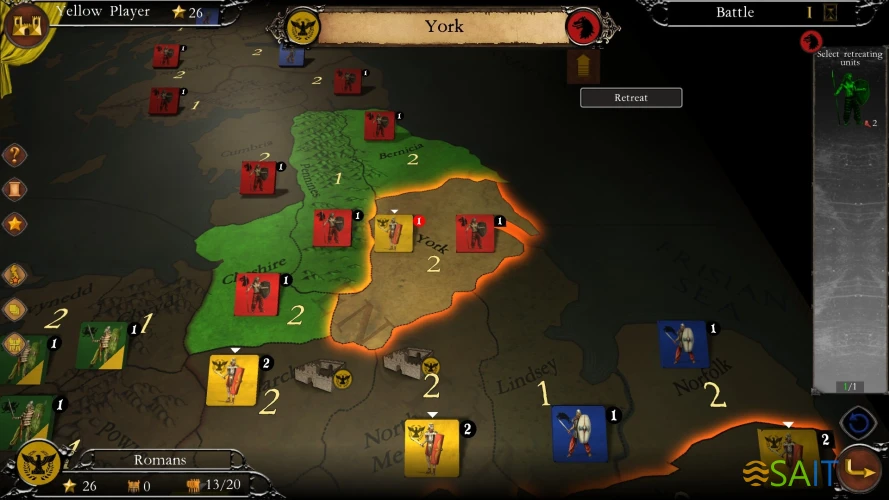This screenshot has width=889, height=500.
Task: Select the red lion faction emblem beside York
Action: pyautogui.click(x=583, y=27)
